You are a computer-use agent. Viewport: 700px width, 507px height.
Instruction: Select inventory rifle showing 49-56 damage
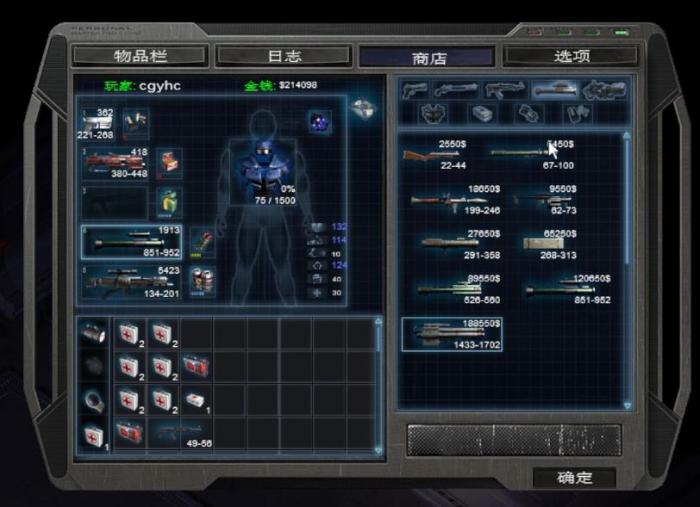tap(180, 433)
